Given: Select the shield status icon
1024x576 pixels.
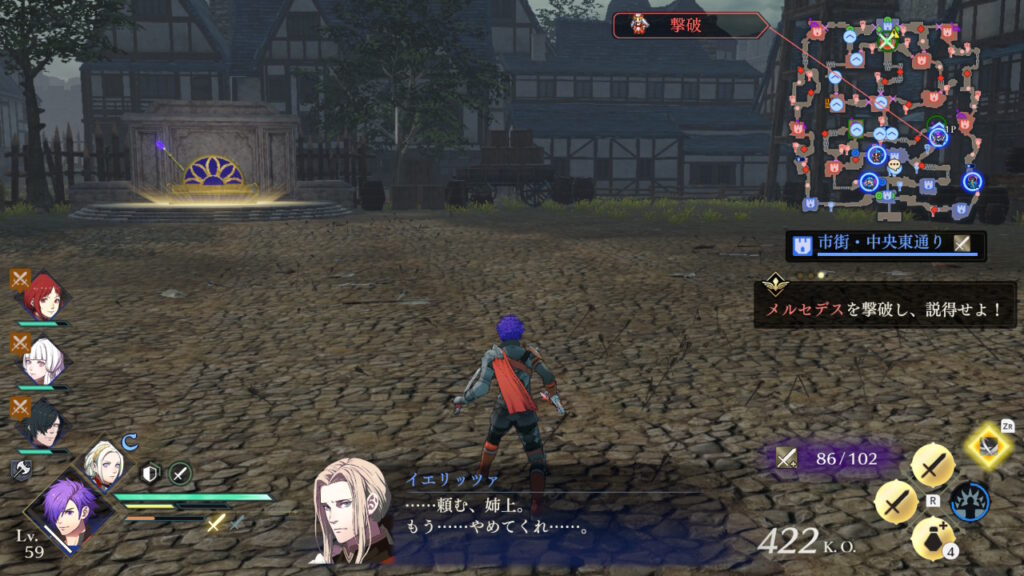Looking at the screenshot, I should coord(152,473).
